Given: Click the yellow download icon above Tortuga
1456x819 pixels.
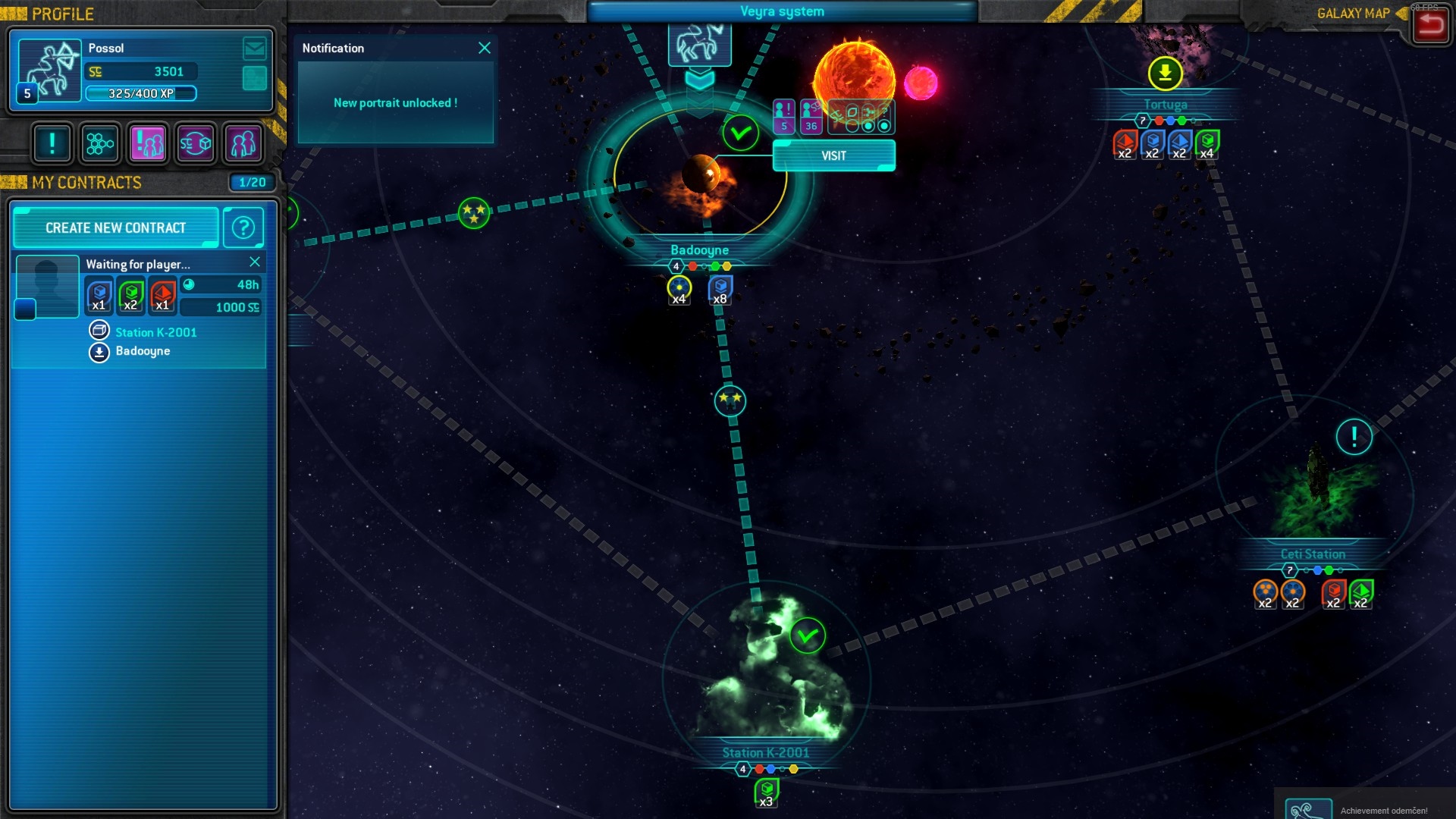Looking at the screenshot, I should (1164, 74).
